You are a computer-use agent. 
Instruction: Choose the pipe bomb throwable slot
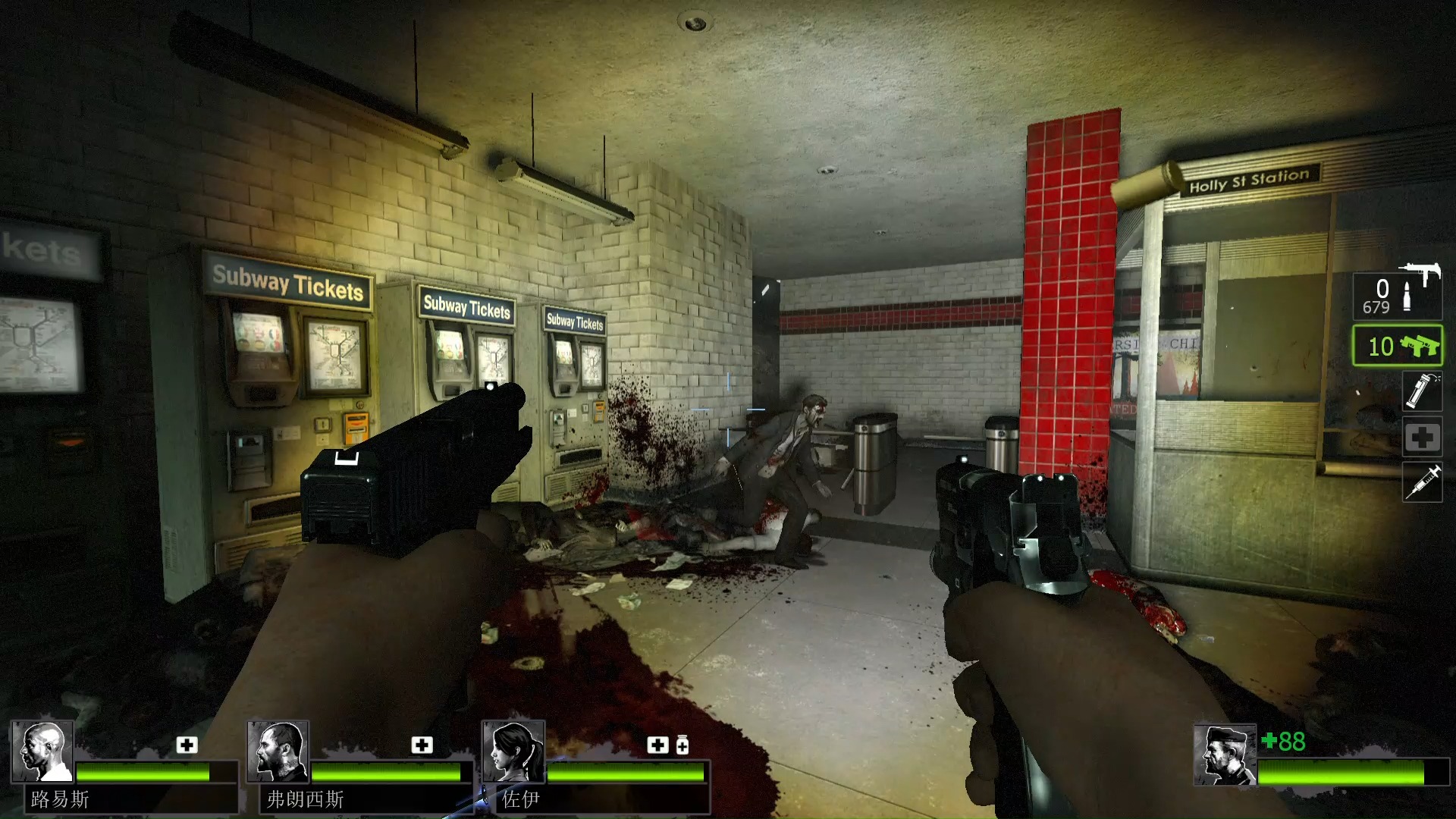[1422, 391]
